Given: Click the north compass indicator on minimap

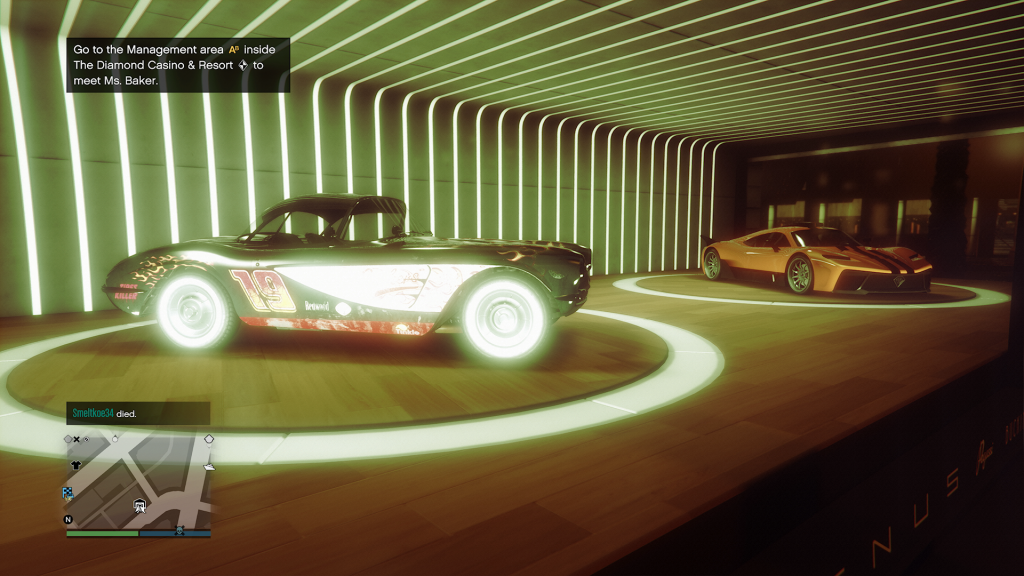Looking at the screenshot, I should pos(68,520).
